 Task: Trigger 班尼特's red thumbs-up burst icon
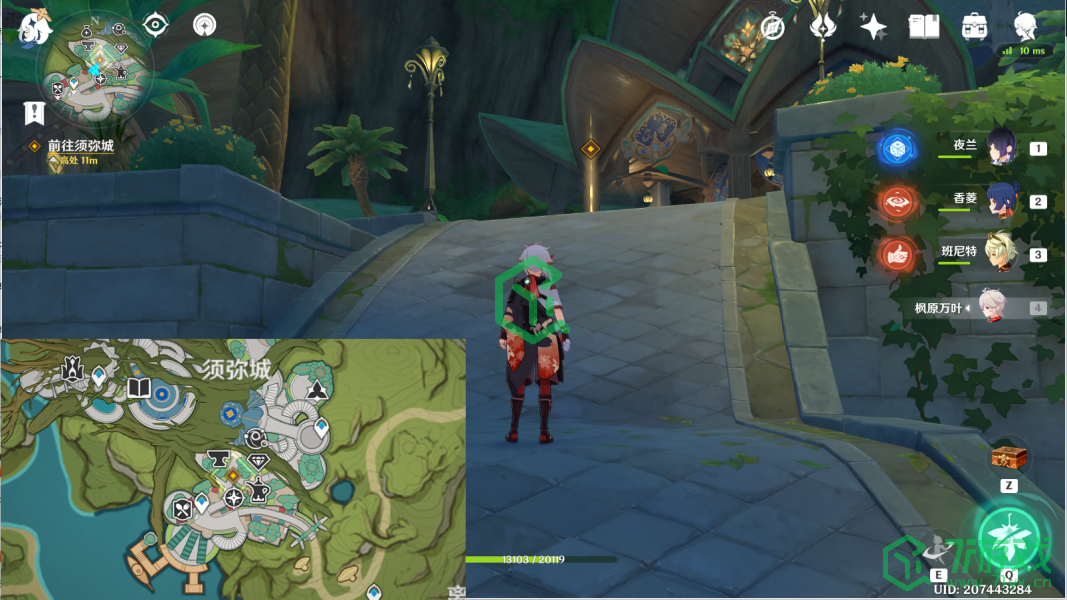896,254
